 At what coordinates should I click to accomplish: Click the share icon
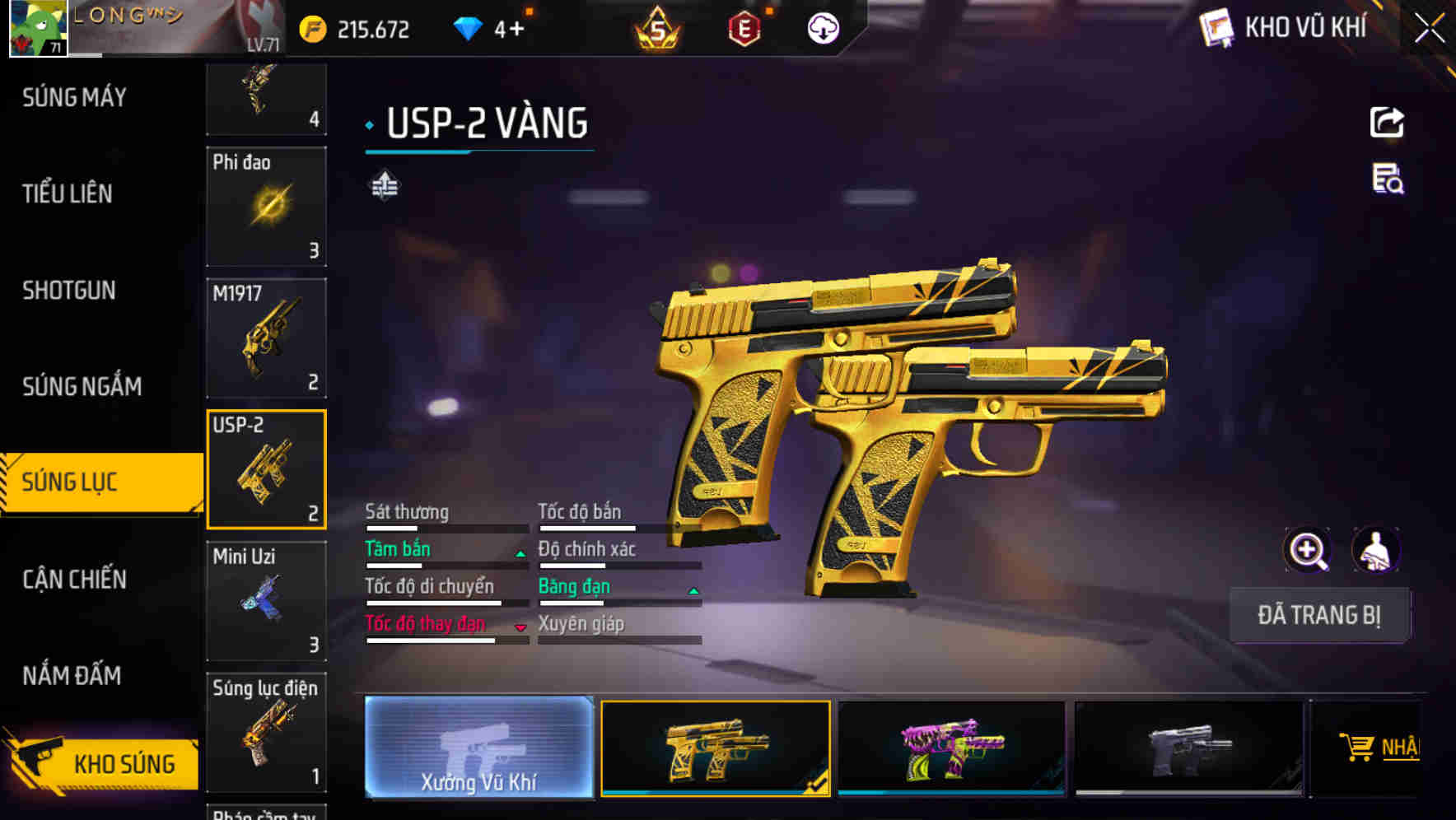(x=1387, y=123)
